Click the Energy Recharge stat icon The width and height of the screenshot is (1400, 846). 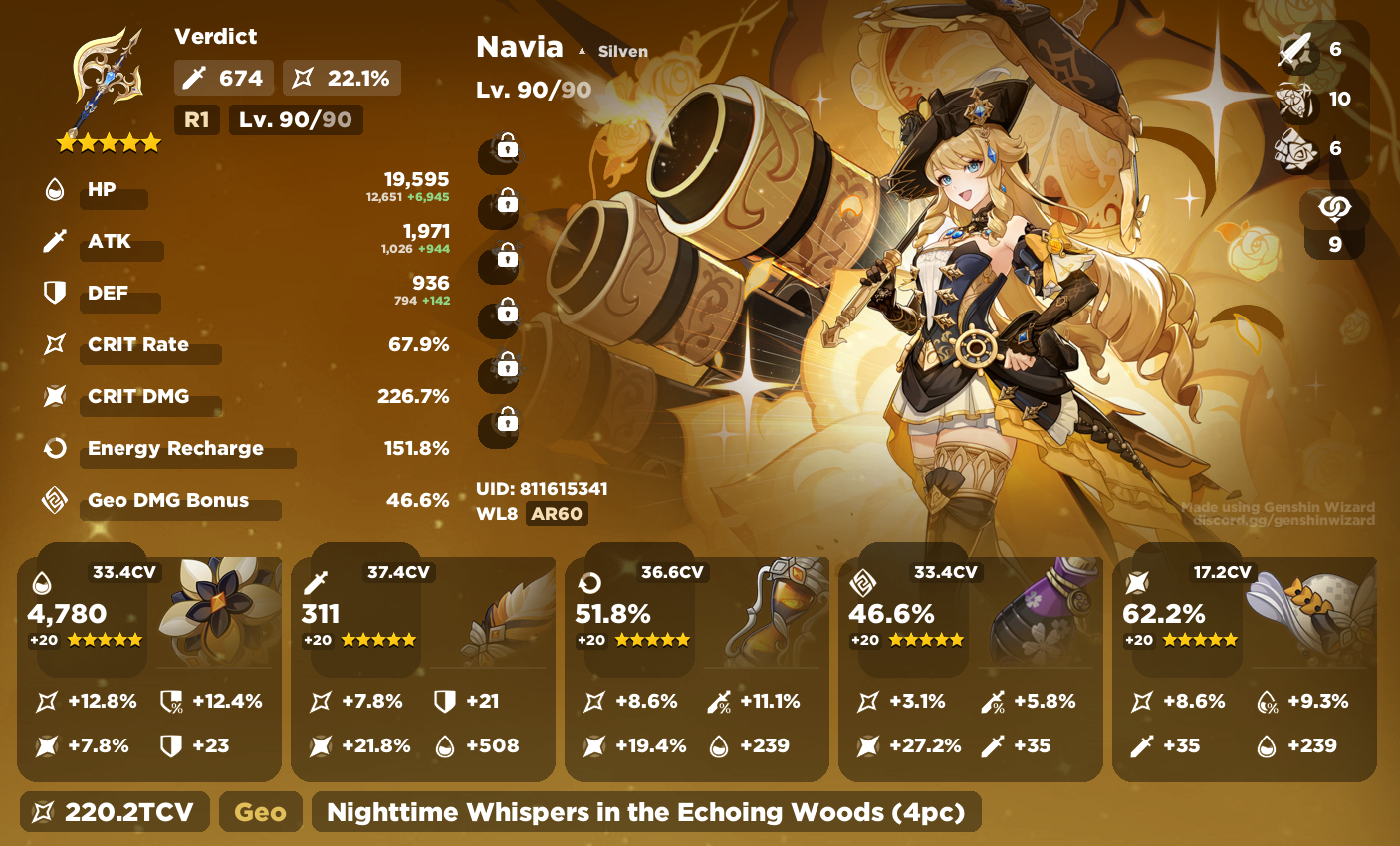(55, 448)
